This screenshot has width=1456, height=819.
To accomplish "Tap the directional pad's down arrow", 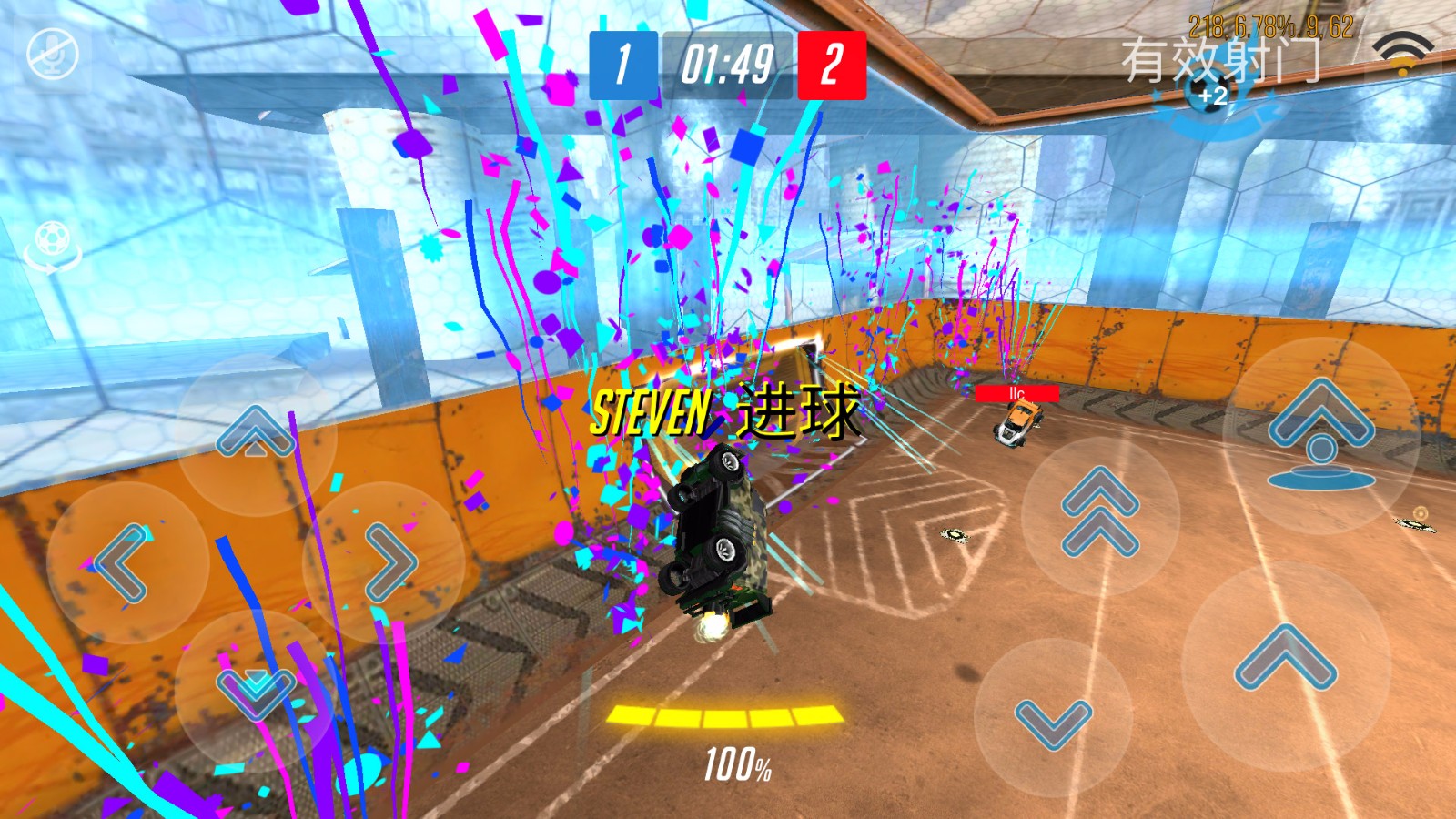I will click(x=256, y=690).
